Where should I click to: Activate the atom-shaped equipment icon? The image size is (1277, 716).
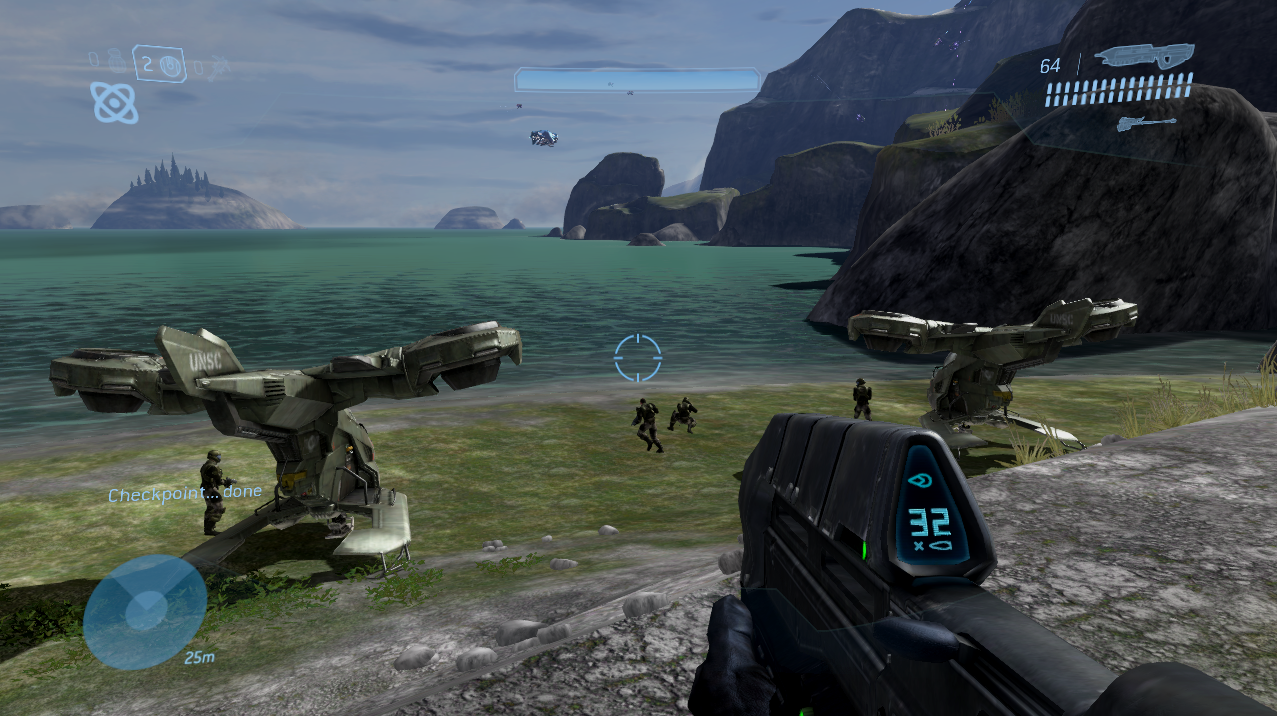(x=114, y=102)
